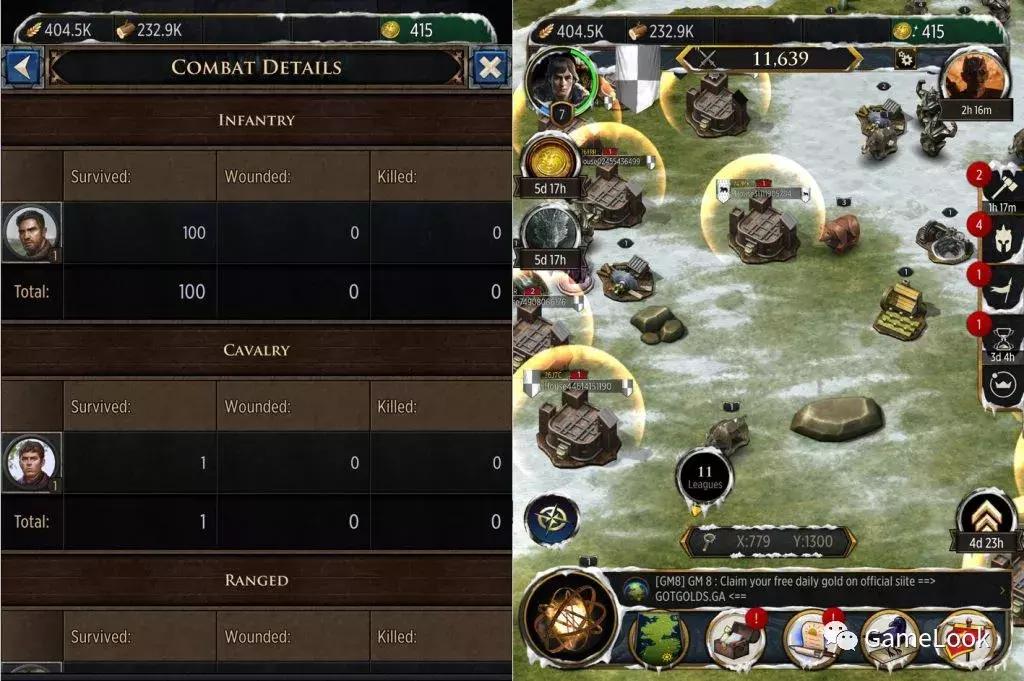Select the cavalry hero portrait
The height and width of the screenshot is (681, 1024).
32,462
